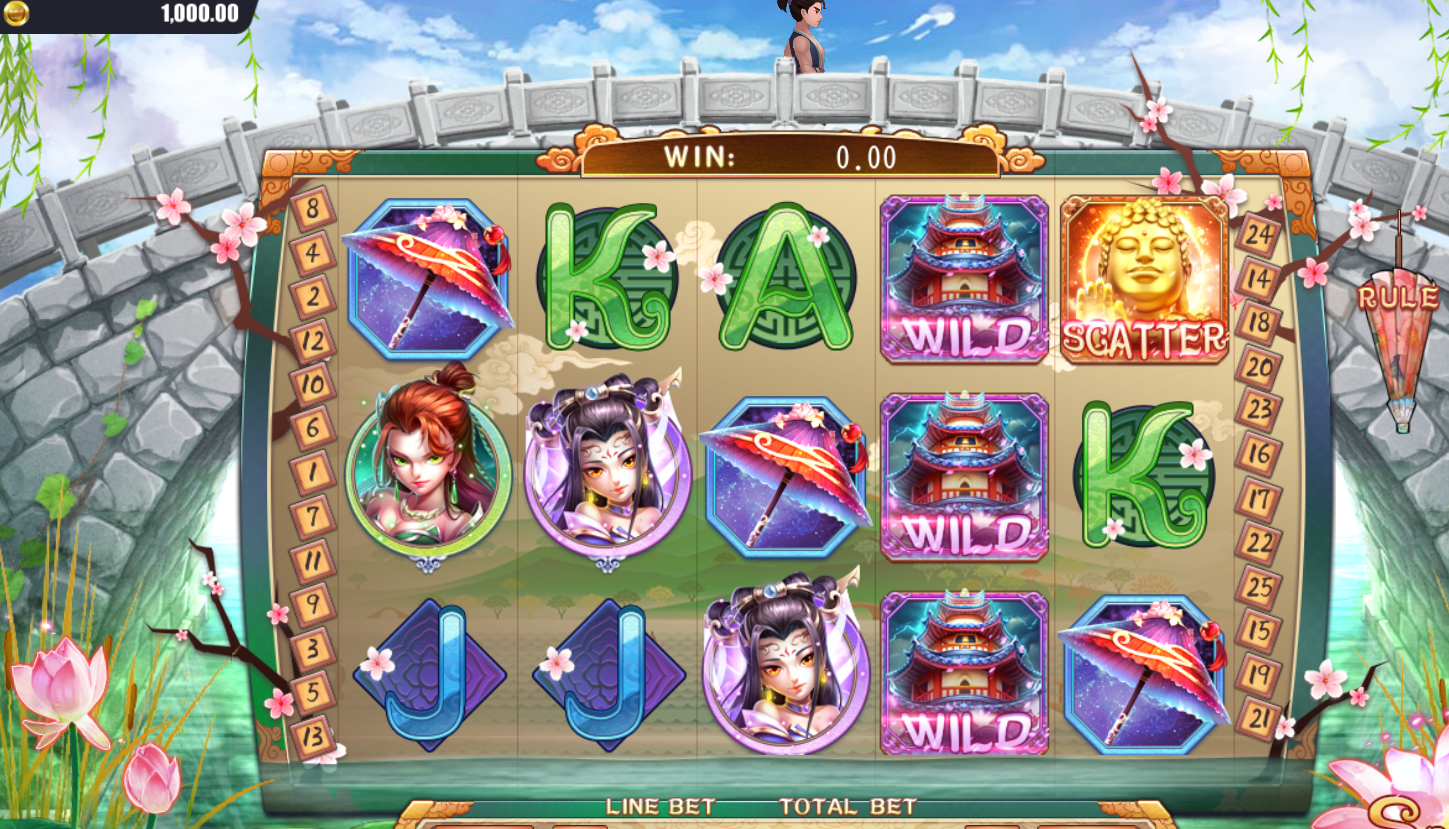
Task: Show payline 17 marker
Action: point(1256,498)
